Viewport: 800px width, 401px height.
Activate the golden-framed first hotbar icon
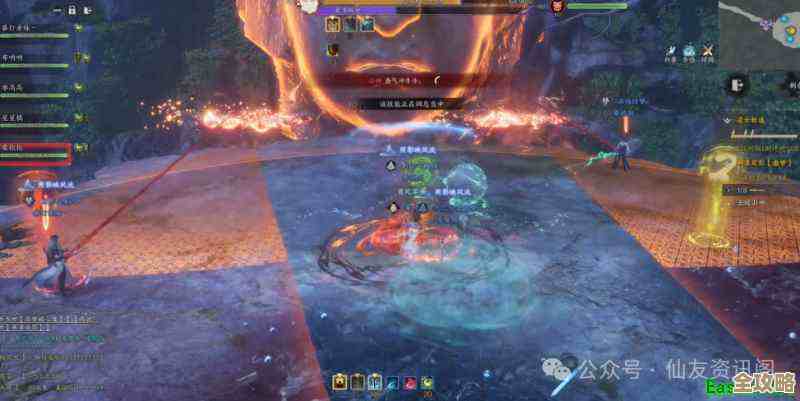tap(340, 381)
